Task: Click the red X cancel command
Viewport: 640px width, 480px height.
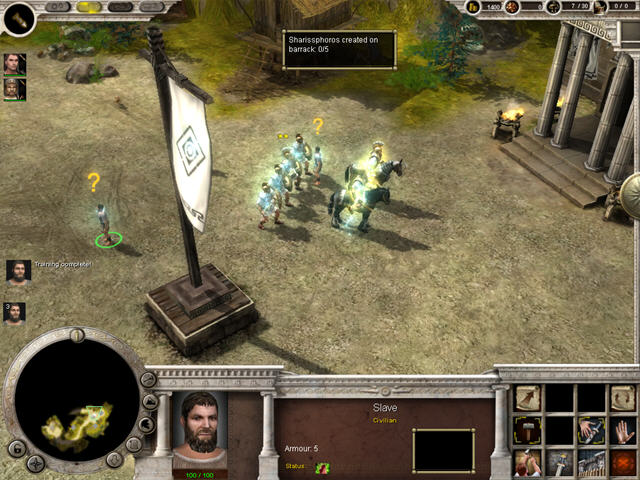Action: click(x=624, y=463)
